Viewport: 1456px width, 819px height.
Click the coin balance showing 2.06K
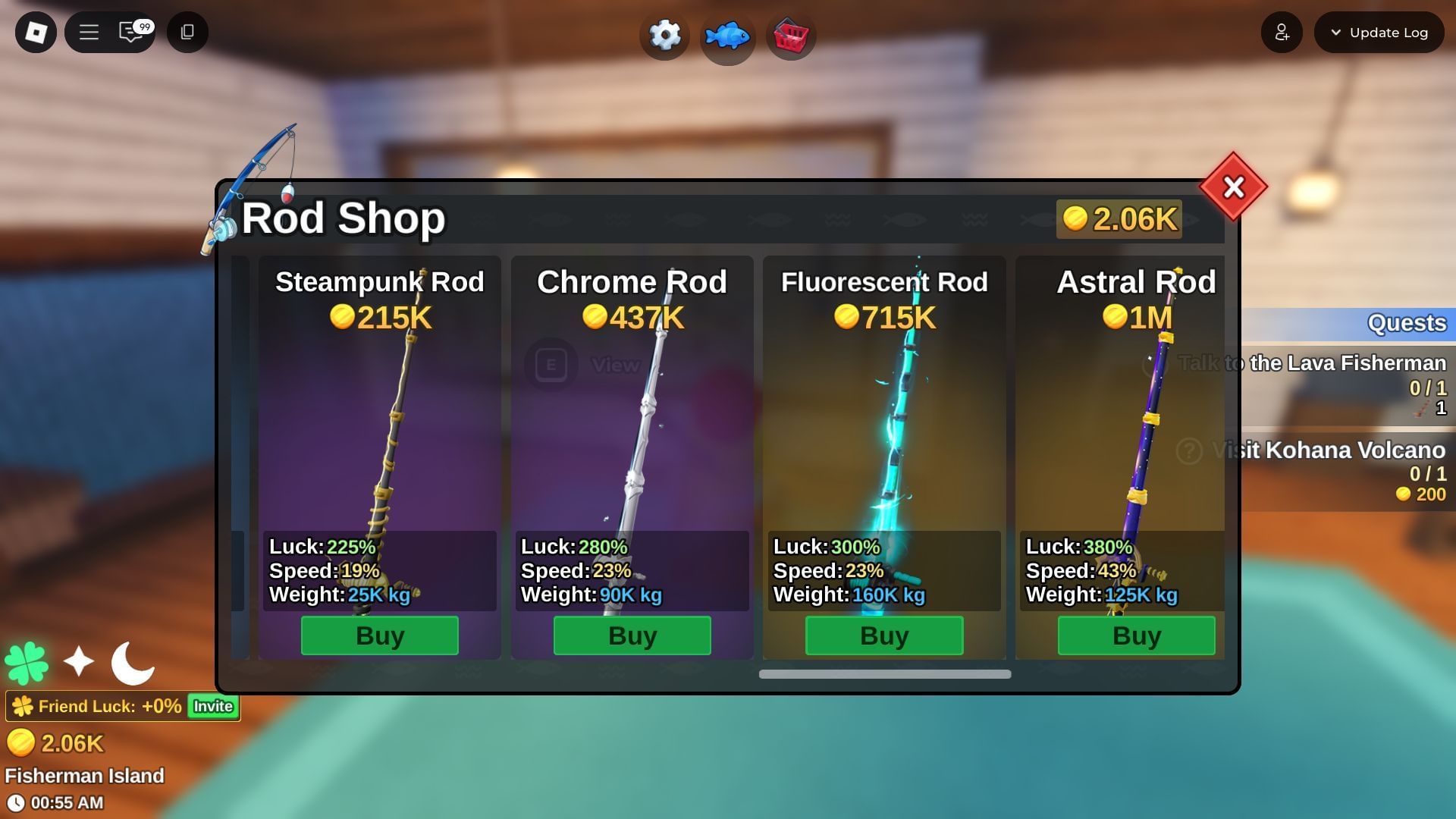(1119, 220)
